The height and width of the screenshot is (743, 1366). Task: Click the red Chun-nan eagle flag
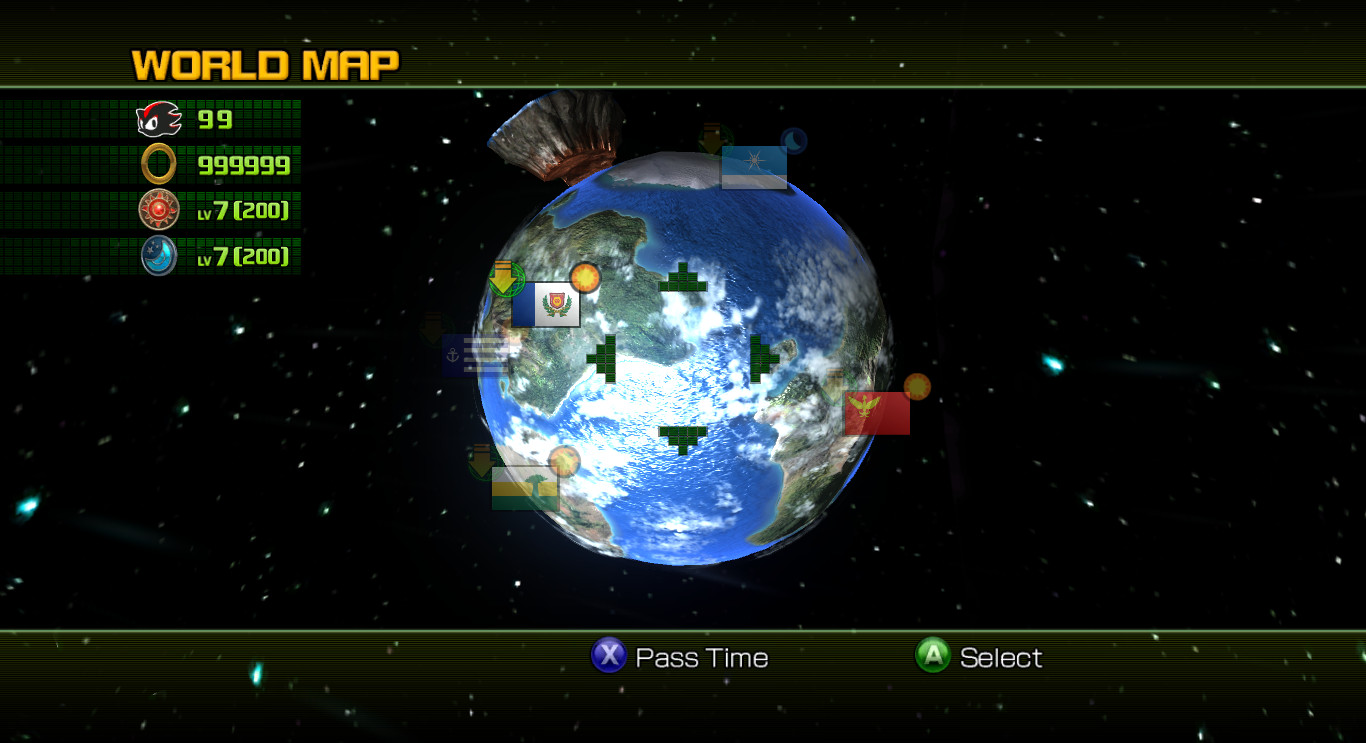point(876,411)
